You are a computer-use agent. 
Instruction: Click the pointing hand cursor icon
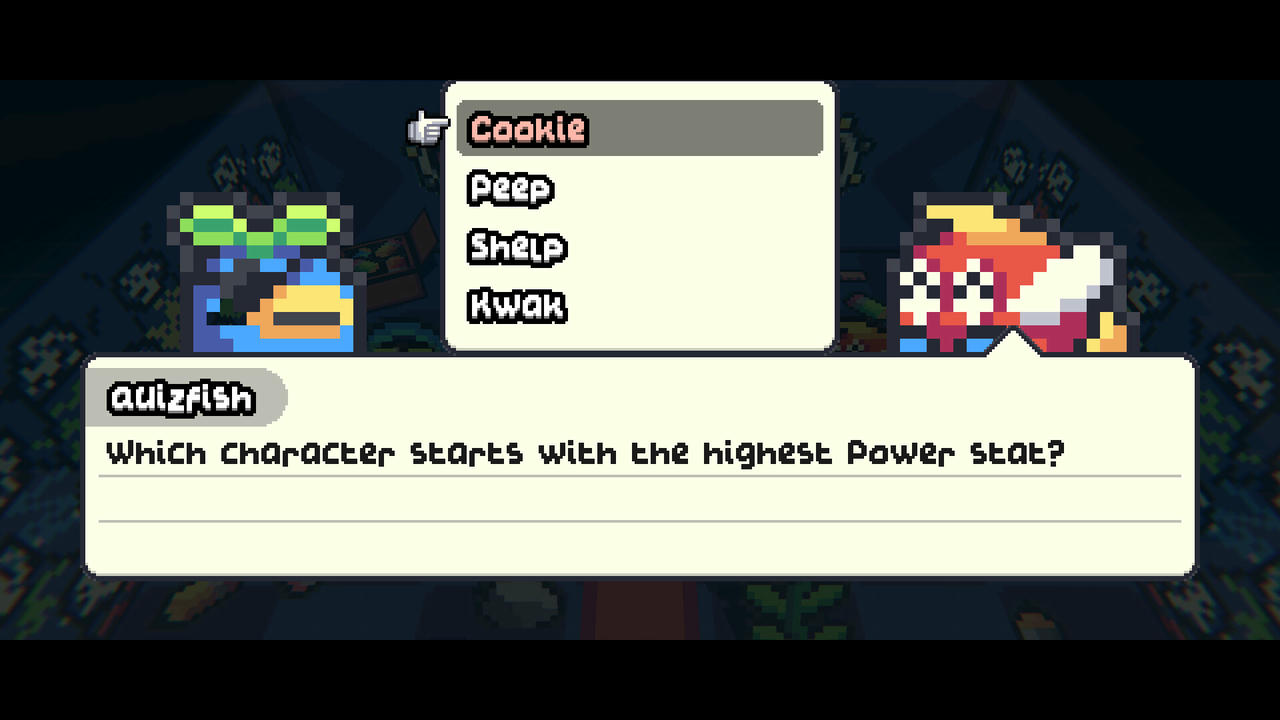pyautogui.click(x=427, y=128)
